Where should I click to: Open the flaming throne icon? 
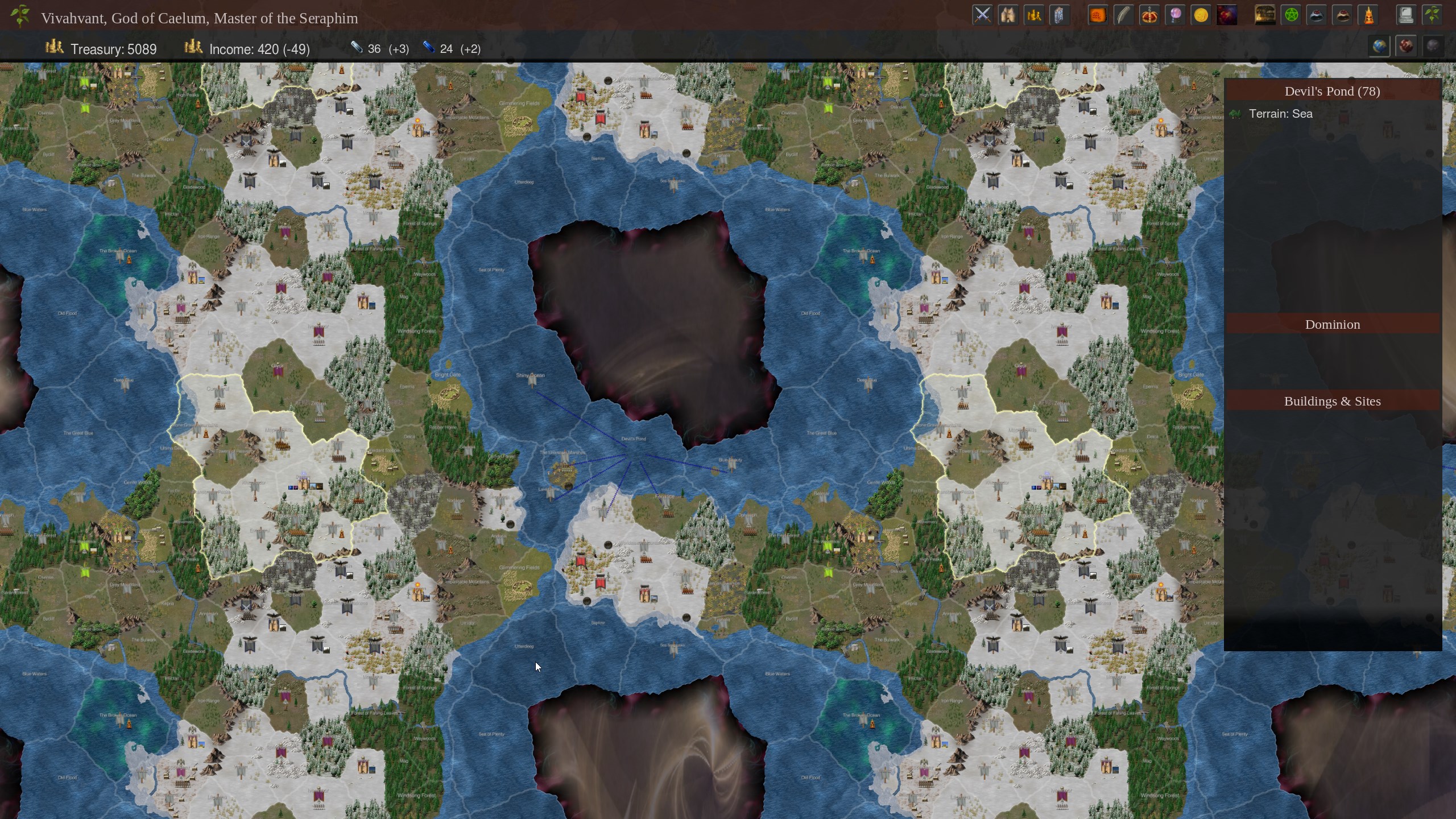coord(1369,15)
